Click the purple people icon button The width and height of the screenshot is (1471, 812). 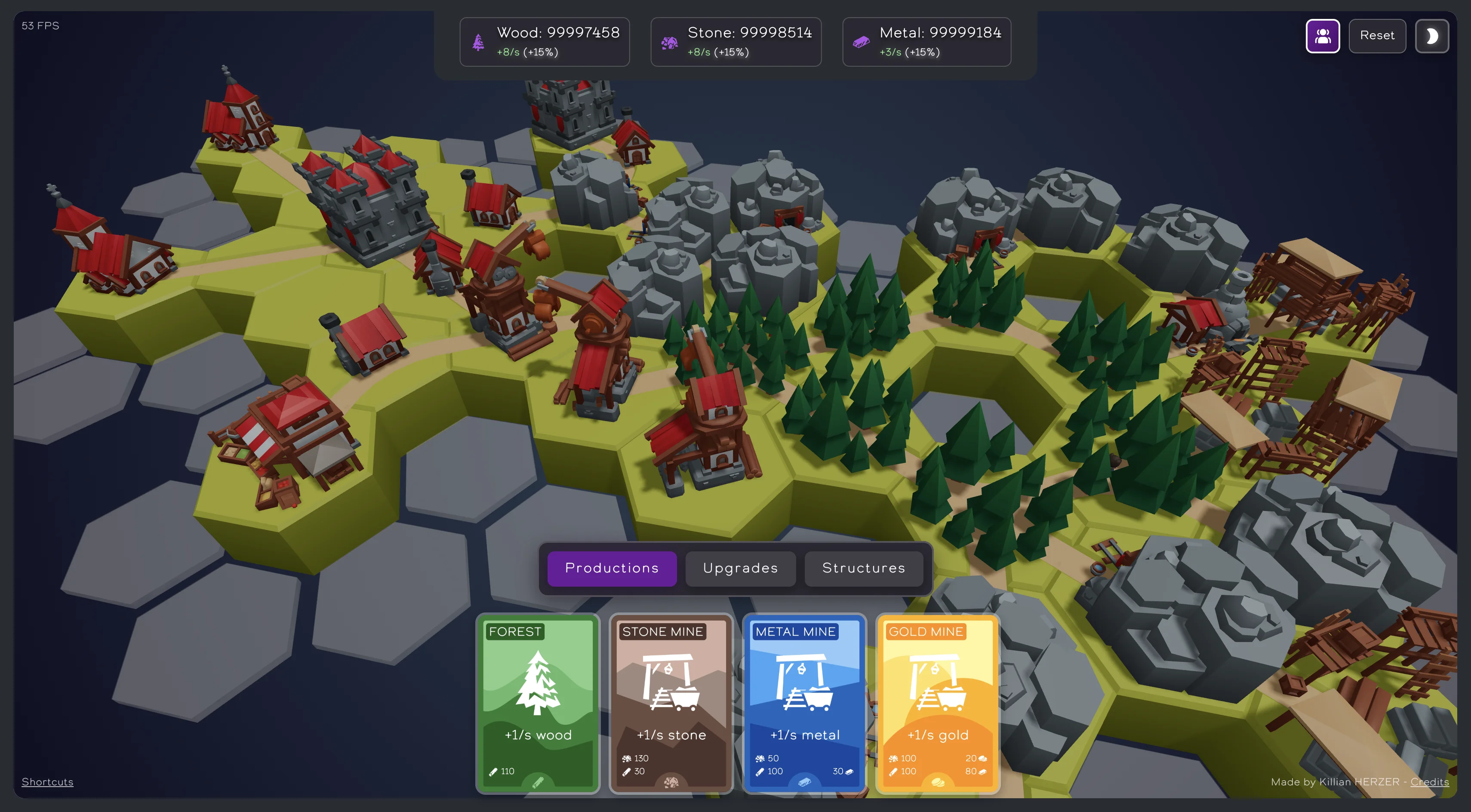[x=1323, y=36]
